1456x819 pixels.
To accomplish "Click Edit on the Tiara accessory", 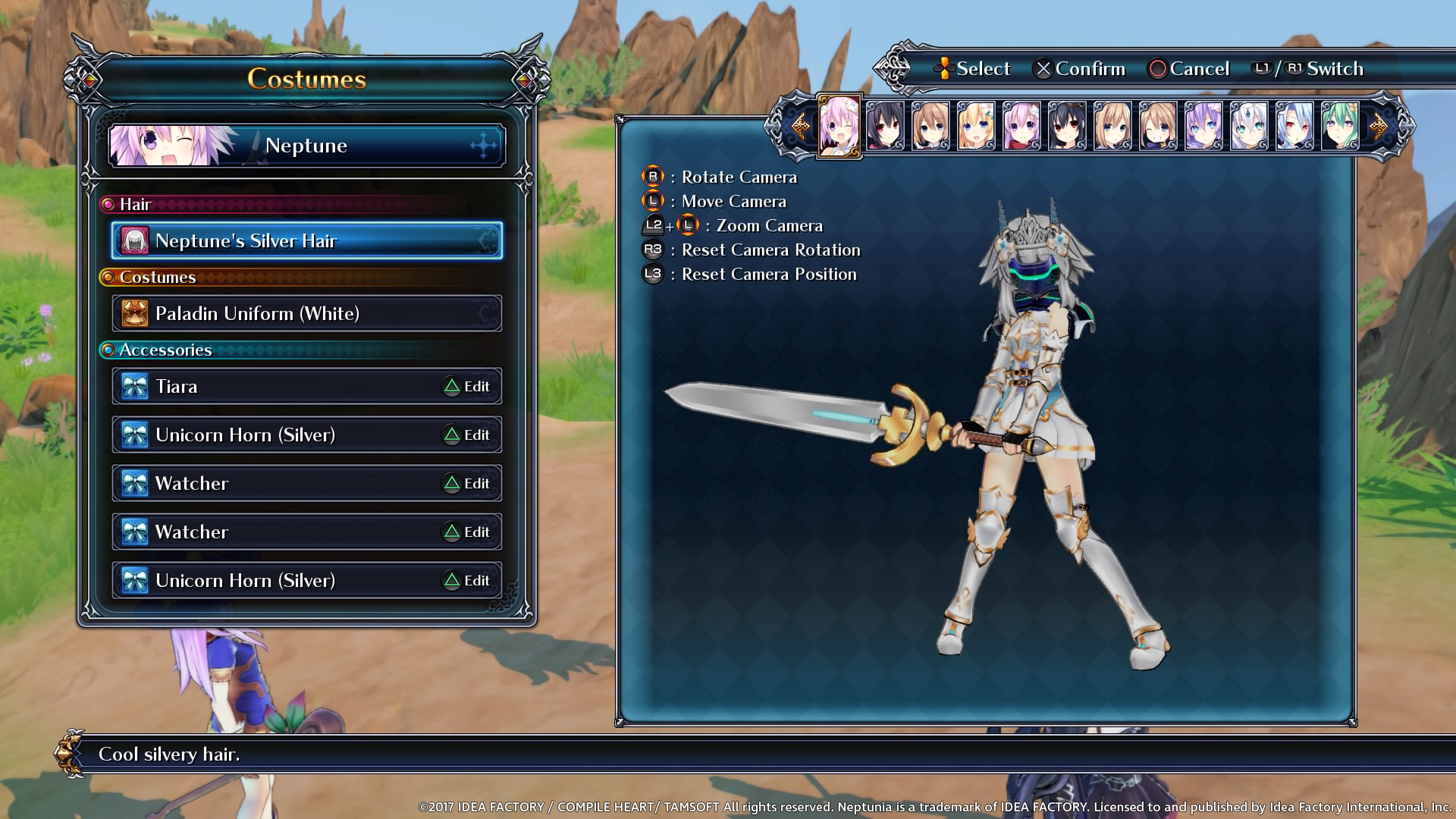I will pyautogui.click(x=467, y=387).
